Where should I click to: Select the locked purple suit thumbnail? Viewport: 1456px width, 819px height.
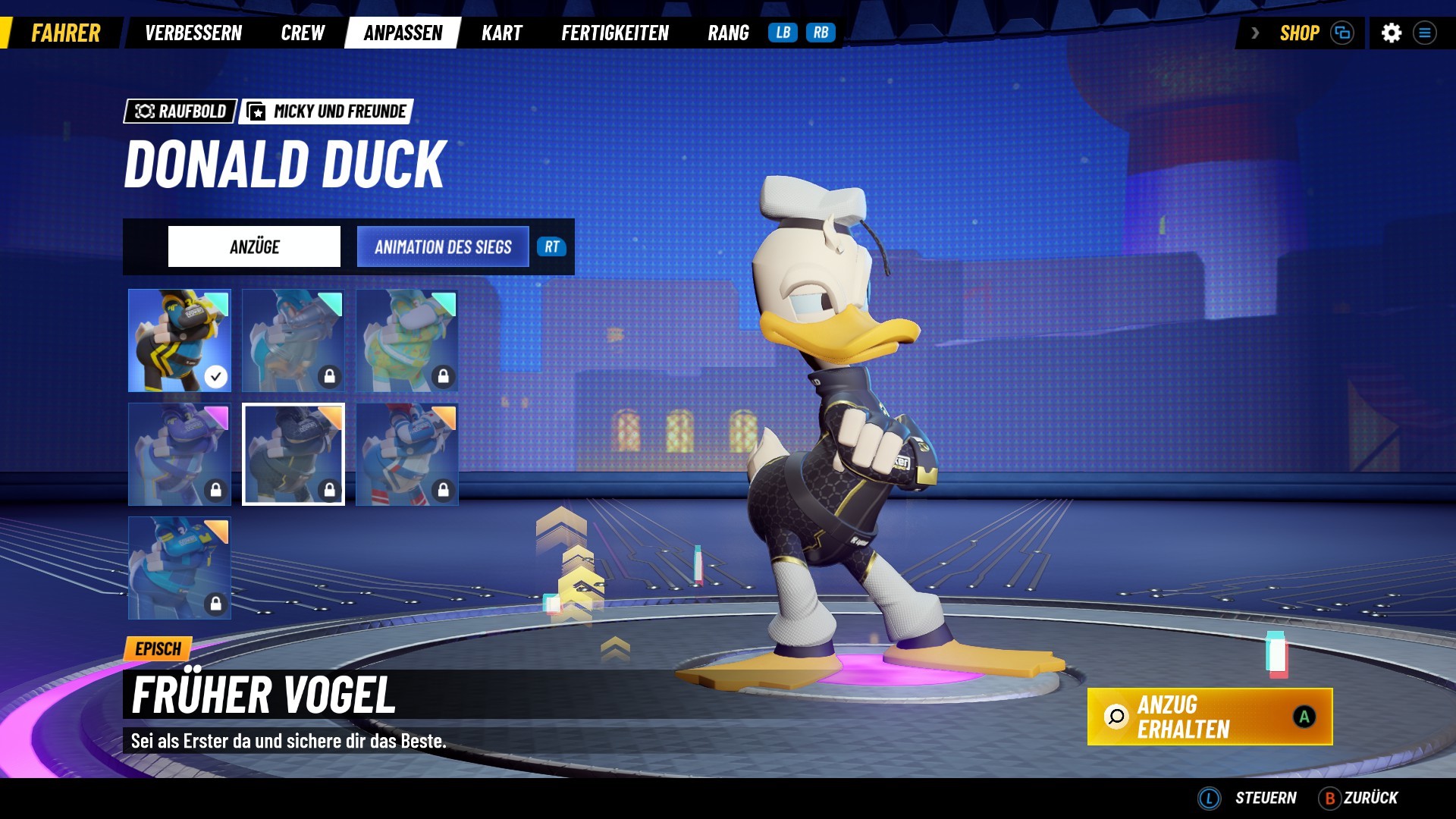pos(180,454)
